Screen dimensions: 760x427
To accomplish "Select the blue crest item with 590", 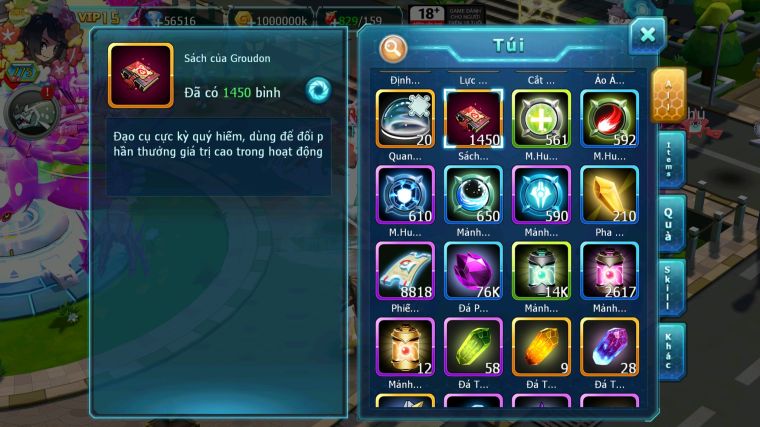I will tap(541, 194).
